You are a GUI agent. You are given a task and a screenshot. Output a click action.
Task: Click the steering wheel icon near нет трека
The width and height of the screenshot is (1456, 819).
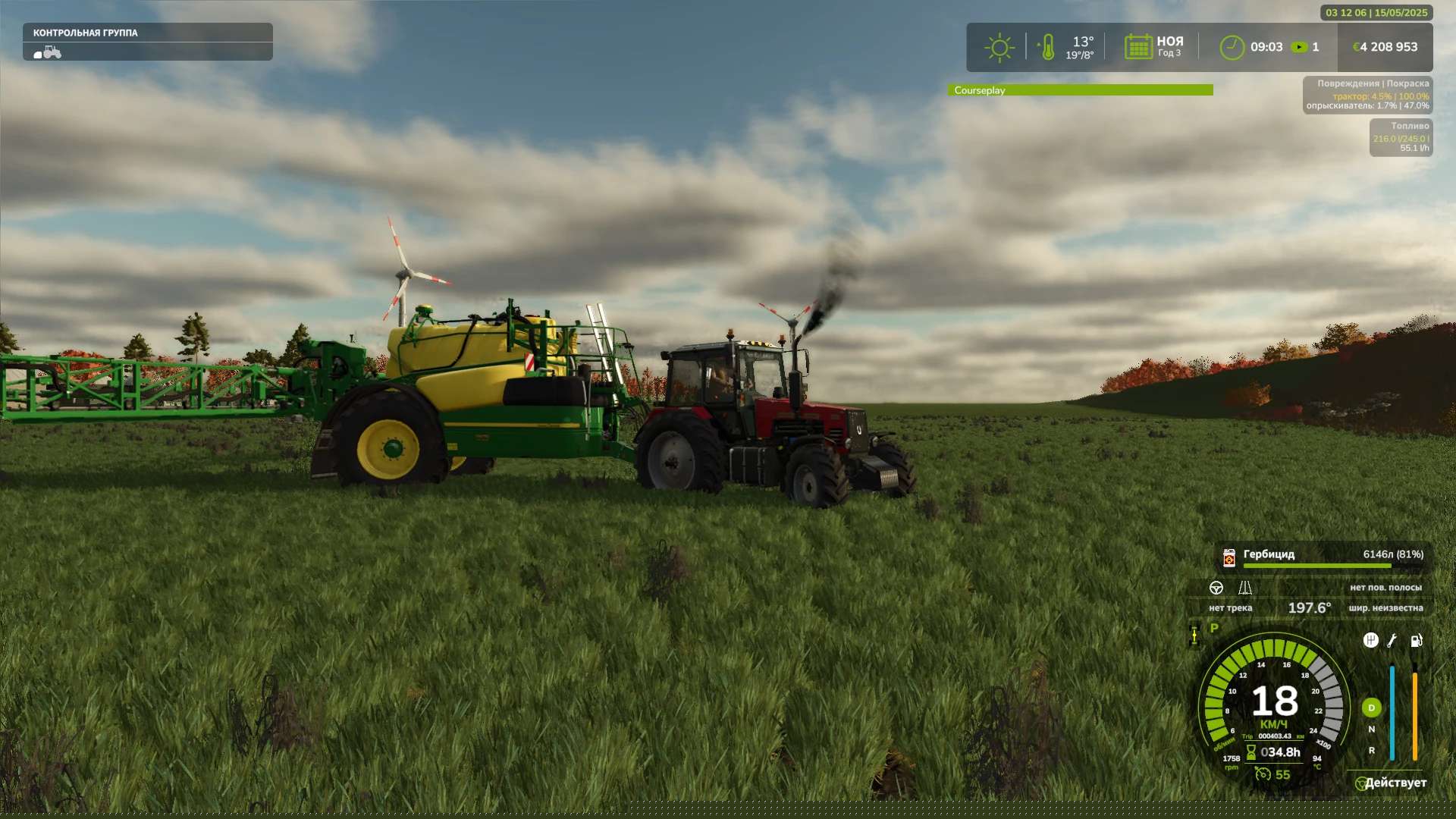[x=1216, y=588]
